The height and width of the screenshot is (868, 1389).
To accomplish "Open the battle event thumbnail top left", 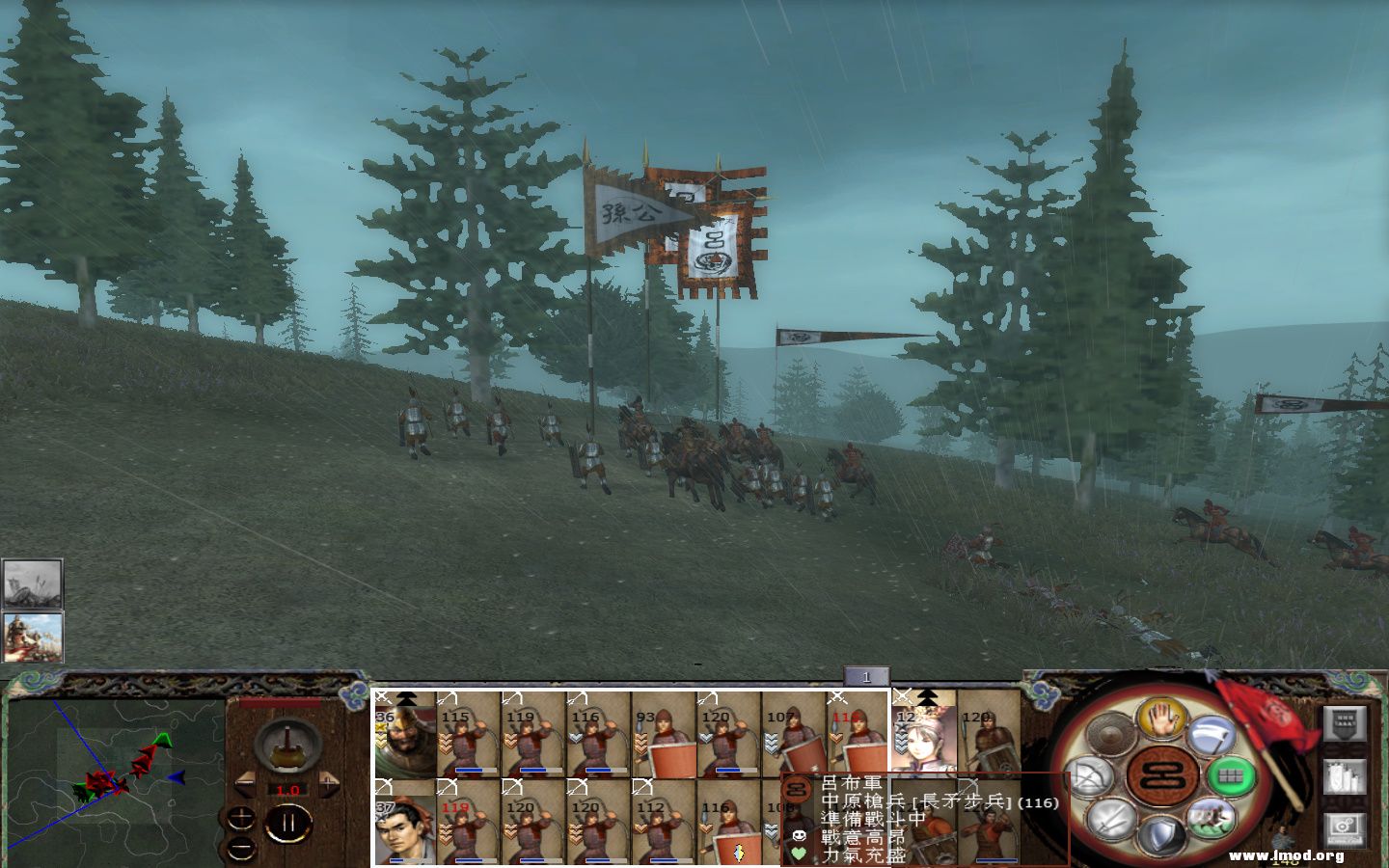I will [x=32, y=581].
